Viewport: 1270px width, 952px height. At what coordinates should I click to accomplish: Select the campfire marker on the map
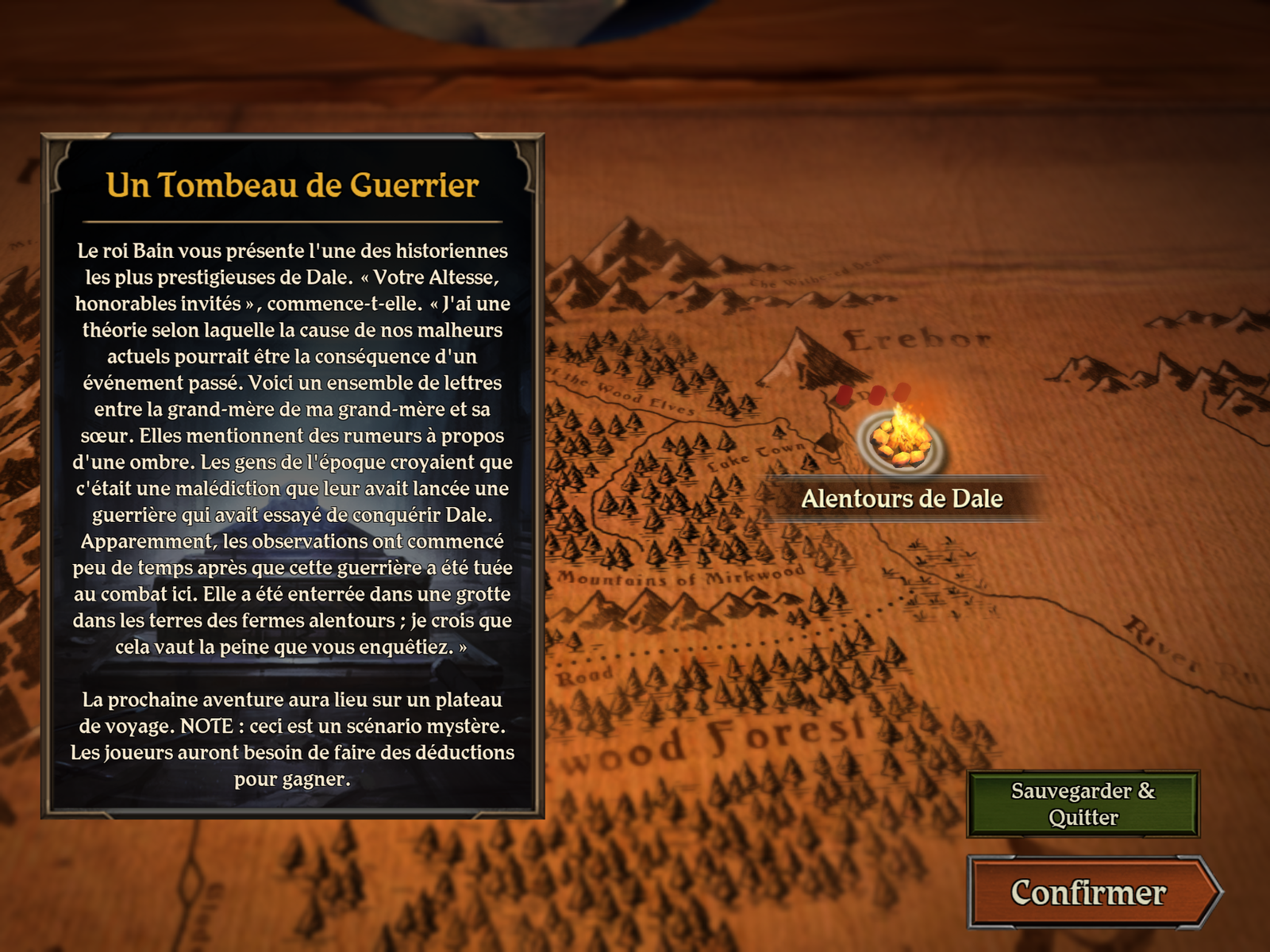click(900, 440)
